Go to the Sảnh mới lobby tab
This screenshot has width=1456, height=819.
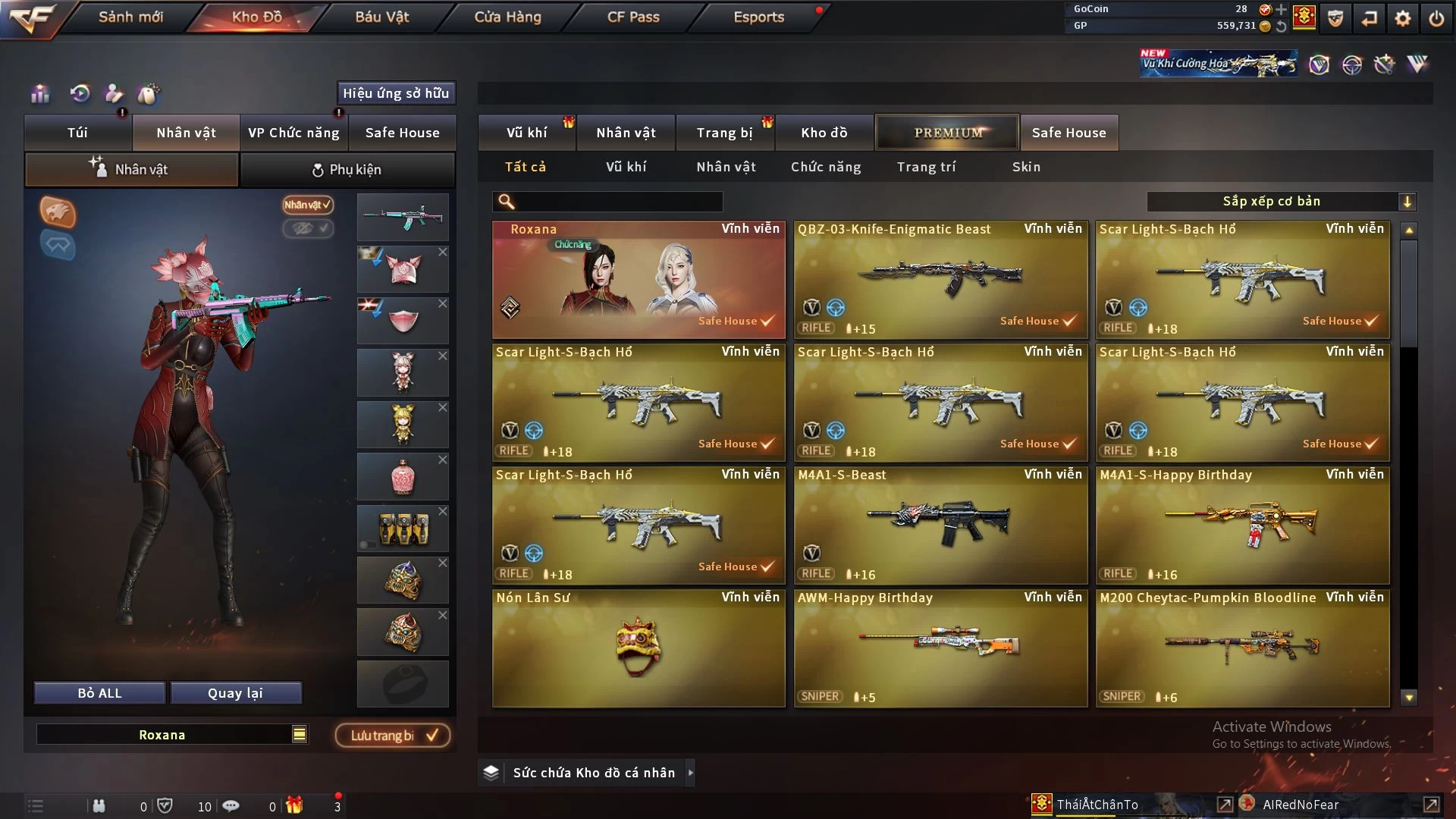130,17
